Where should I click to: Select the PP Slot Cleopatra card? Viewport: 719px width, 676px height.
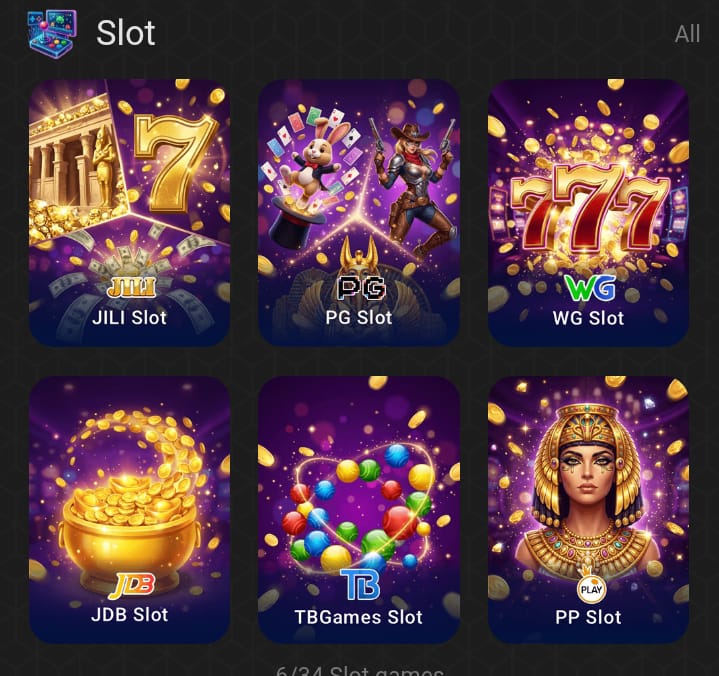(588, 508)
